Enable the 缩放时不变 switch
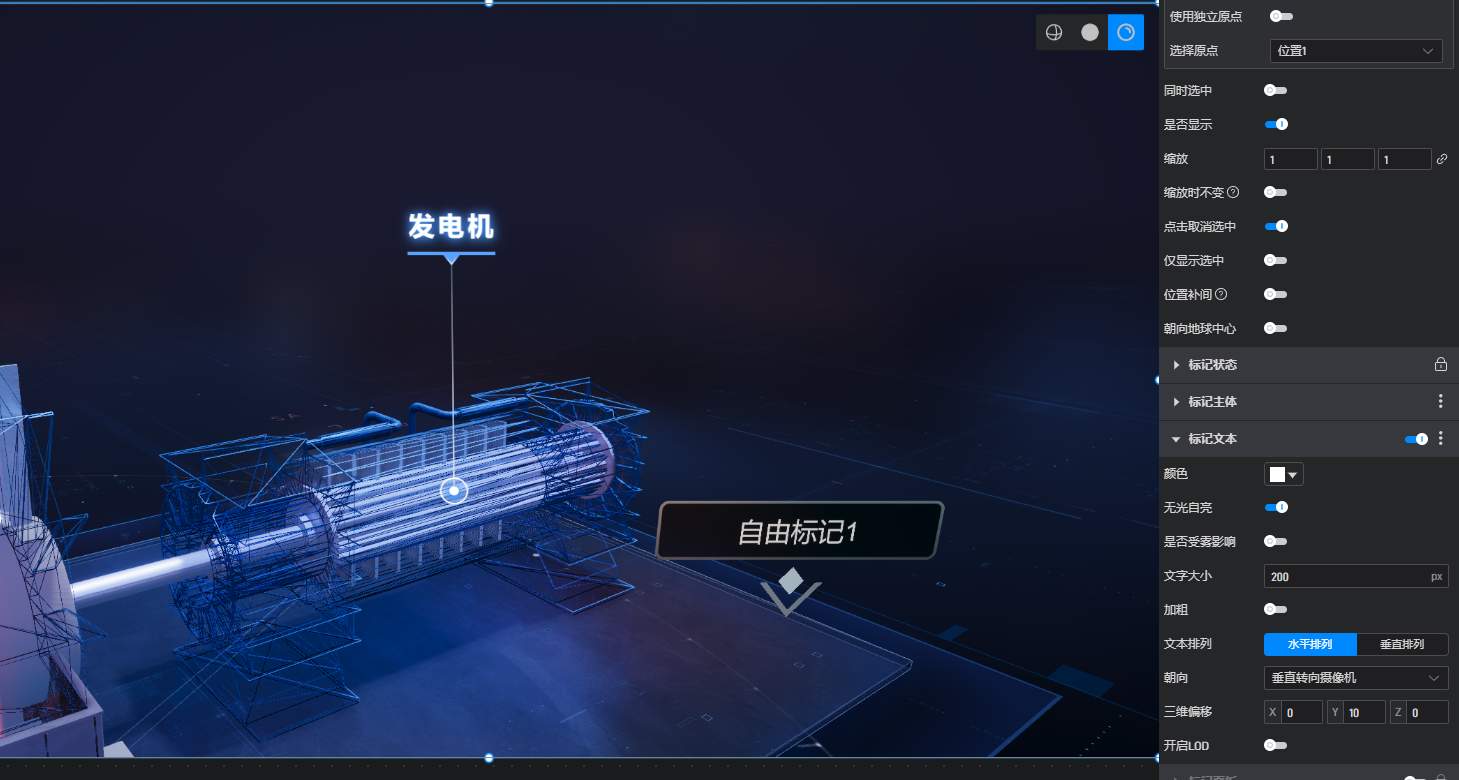This screenshot has width=1459, height=780. click(x=1275, y=192)
